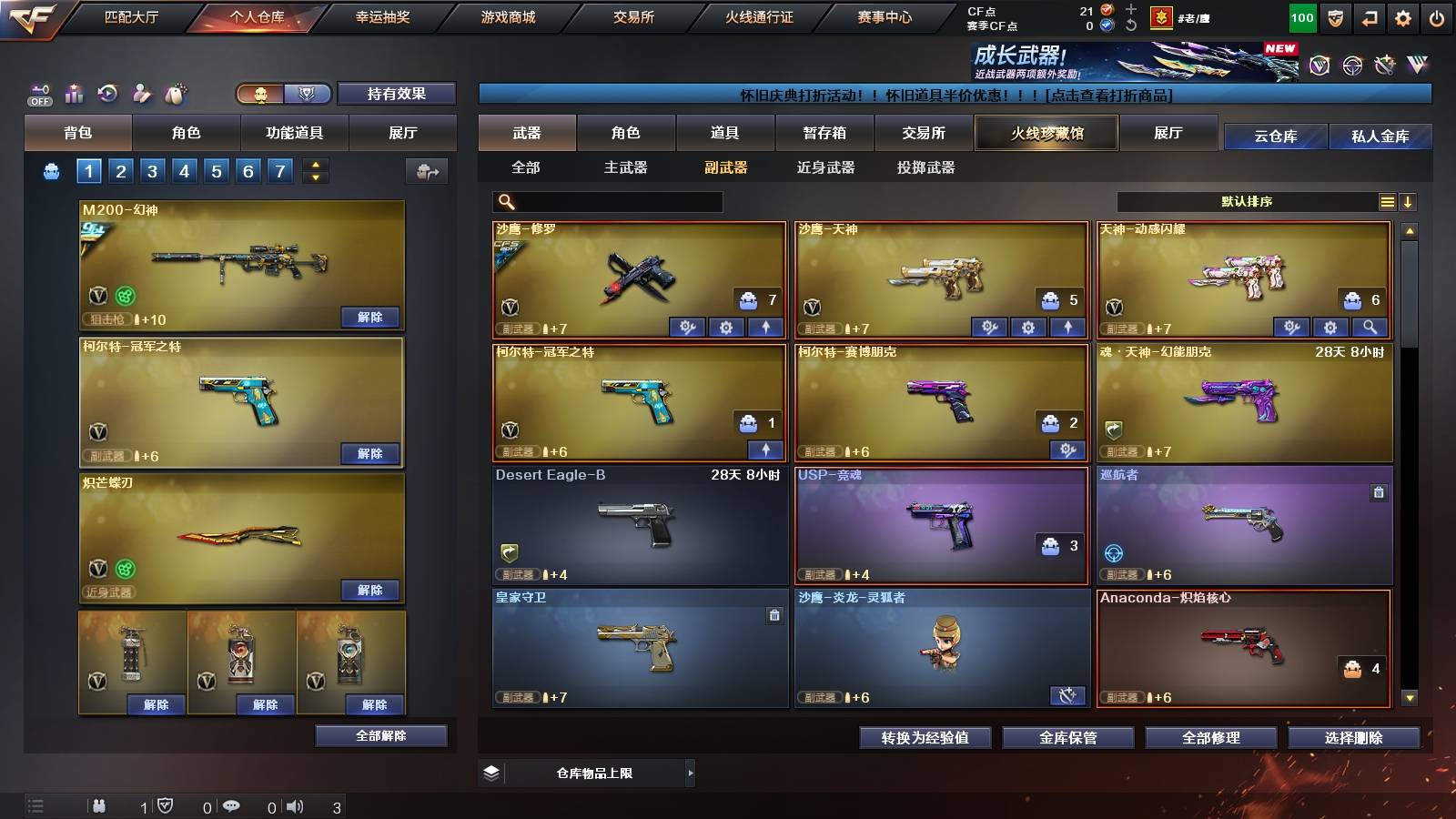Click the replay icon in the top-left toolbar

(107, 93)
